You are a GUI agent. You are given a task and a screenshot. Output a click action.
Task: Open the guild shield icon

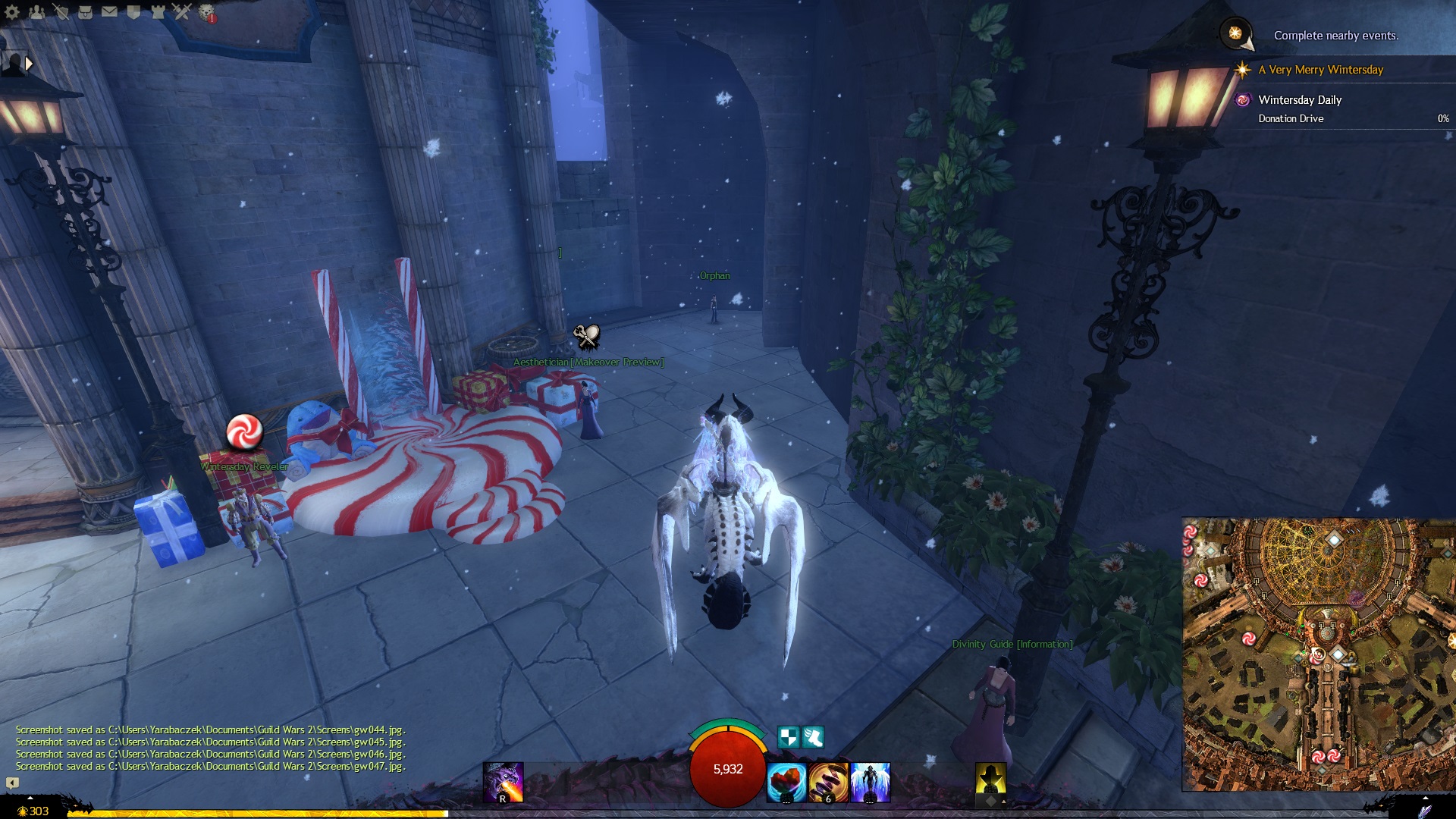click(x=133, y=12)
